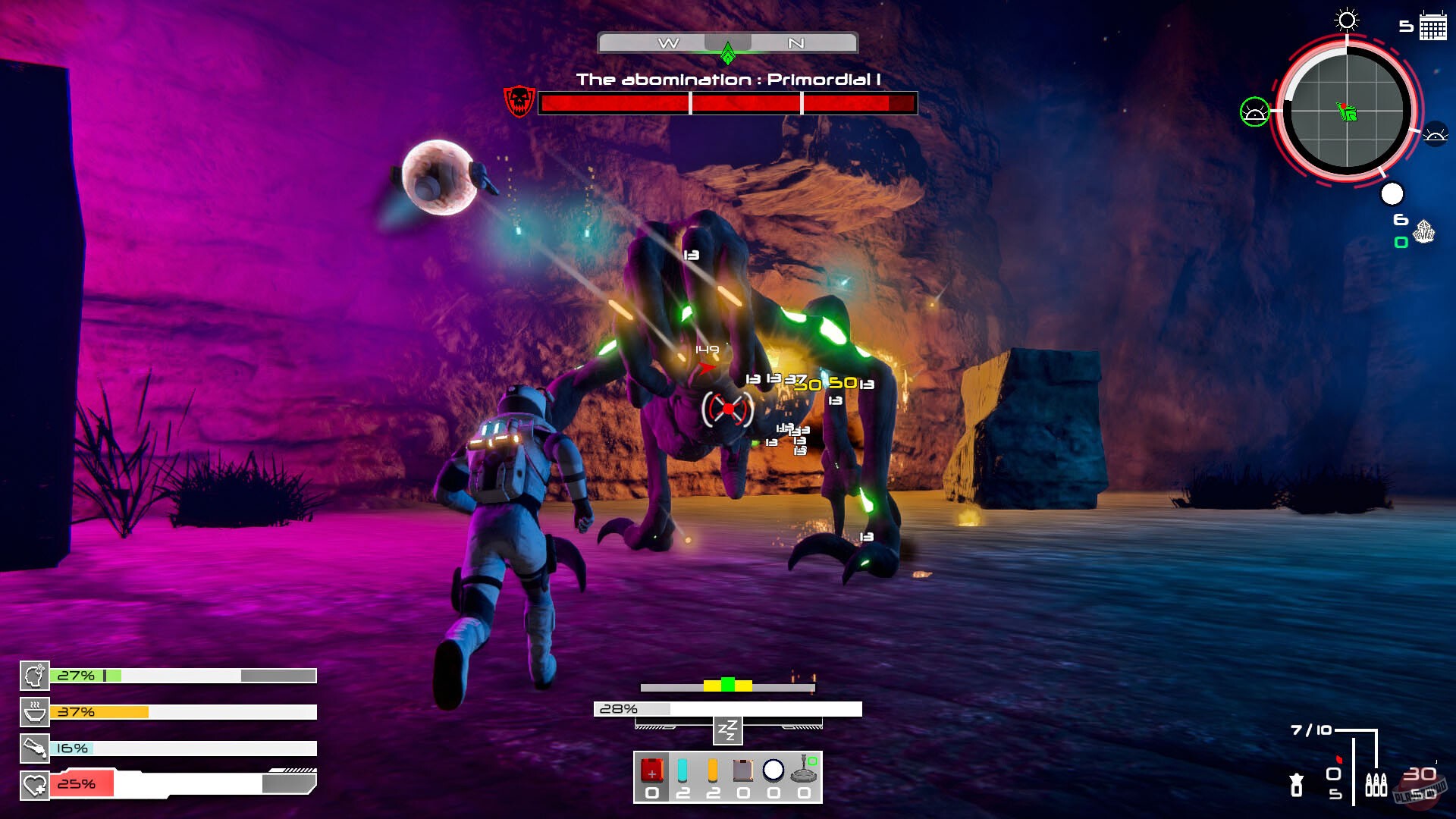1456x819 pixels.
Task: Click the sun icon above the minimap
Action: 1345,21
